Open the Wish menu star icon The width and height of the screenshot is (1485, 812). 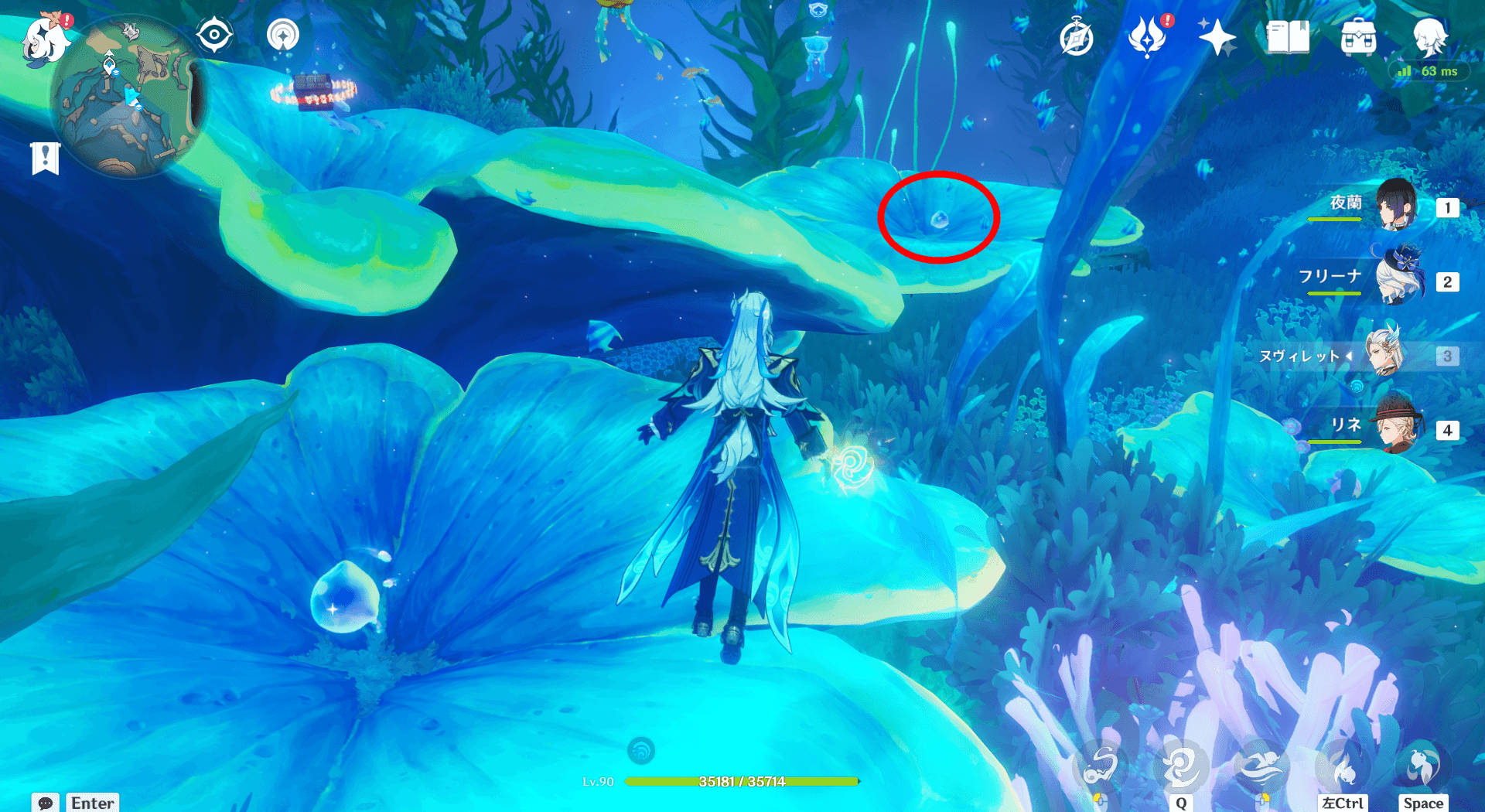tap(1217, 35)
